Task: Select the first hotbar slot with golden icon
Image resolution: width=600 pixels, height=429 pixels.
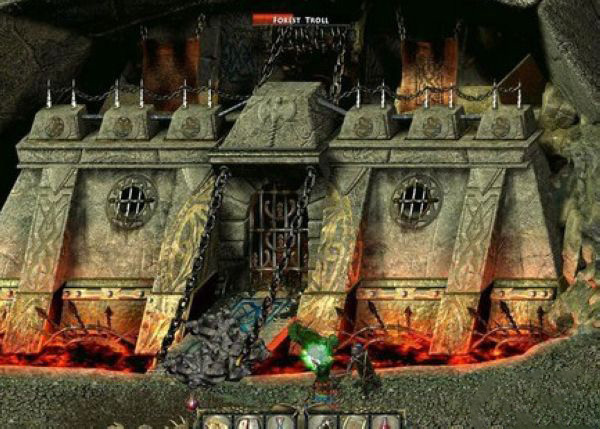Action: click(x=216, y=421)
